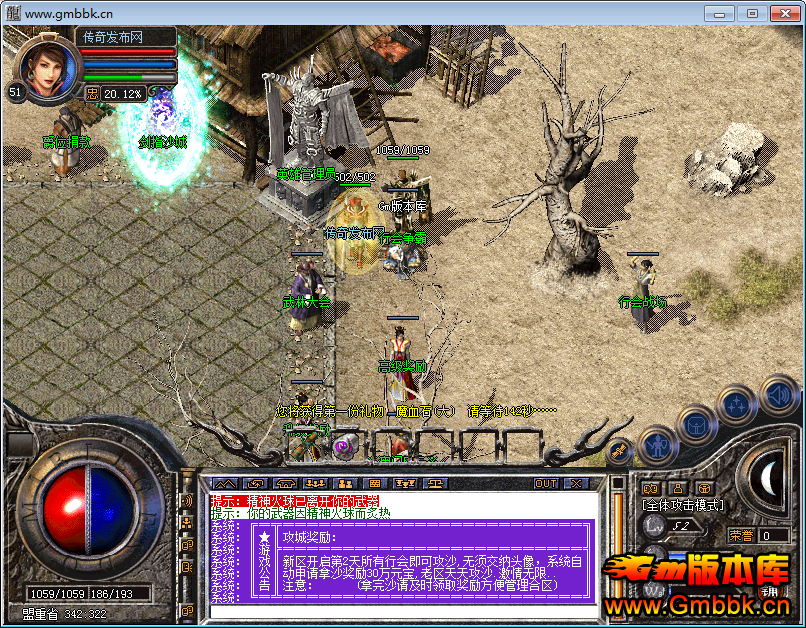Viewport: 806px width, 628px height.
Task: Open the bag round button
Action: point(697,425)
